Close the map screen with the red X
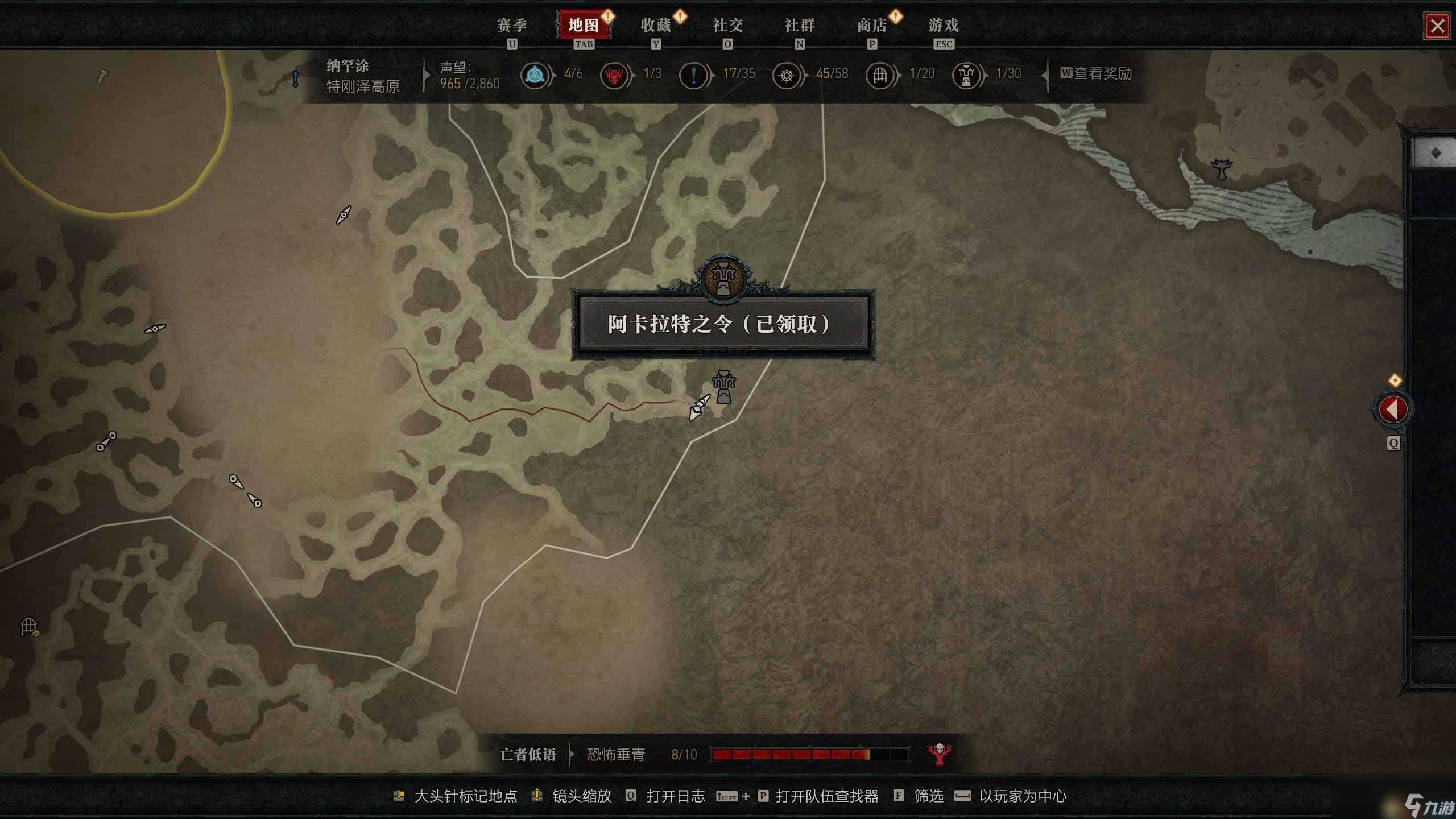1456x819 pixels. tap(1437, 26)
